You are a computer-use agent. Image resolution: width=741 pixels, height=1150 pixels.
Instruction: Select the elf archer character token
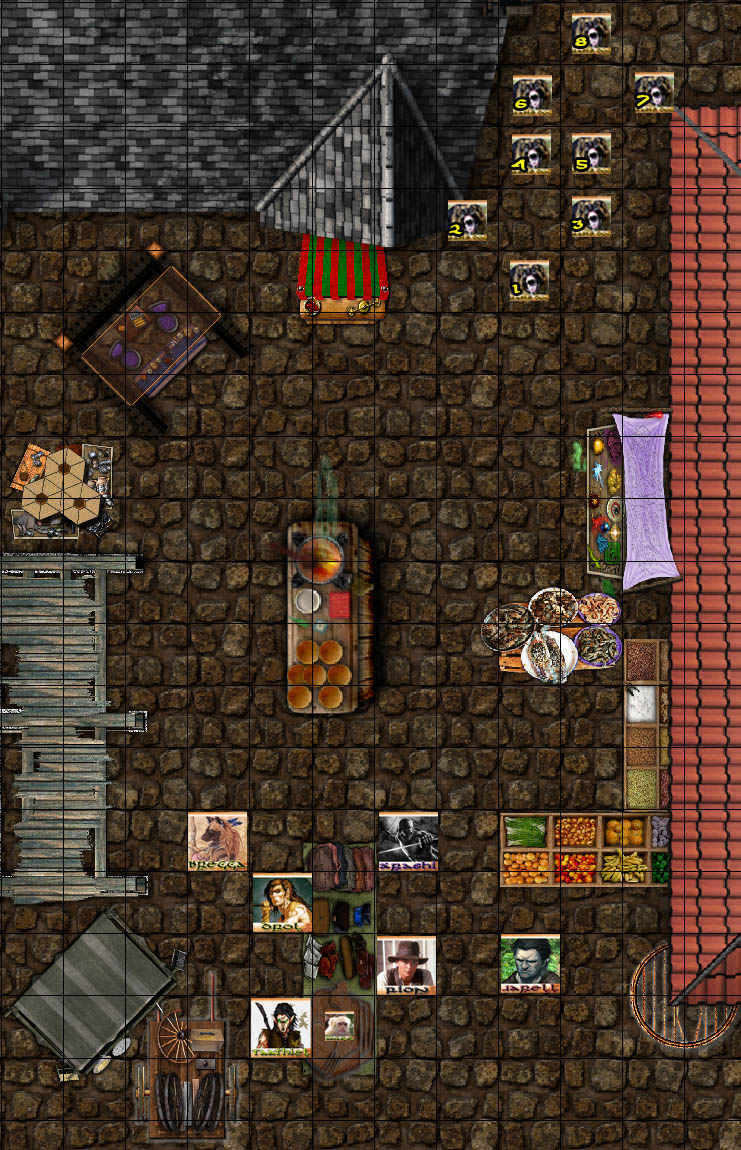click(x=281, y=1027)
